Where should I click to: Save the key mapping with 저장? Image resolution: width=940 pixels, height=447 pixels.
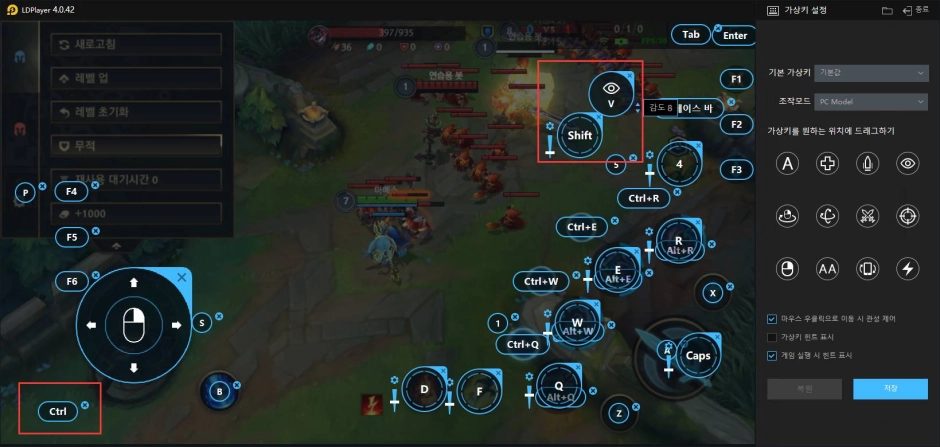coord(891,387)
